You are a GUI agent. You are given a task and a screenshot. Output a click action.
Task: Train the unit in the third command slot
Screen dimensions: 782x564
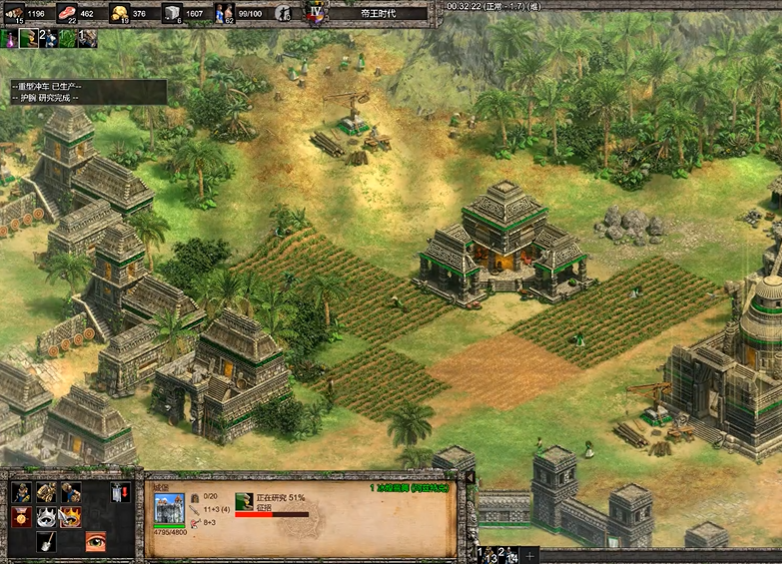point(71,493)
